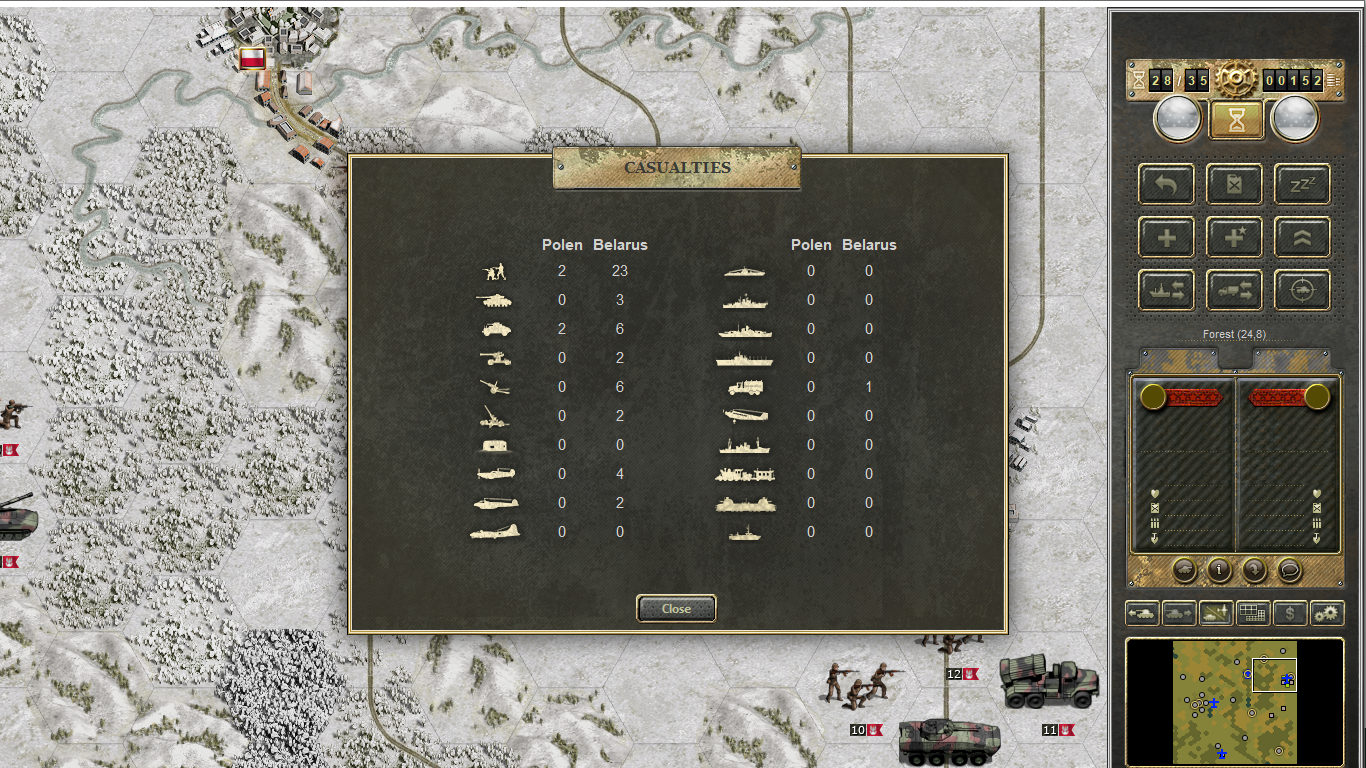End the turn with the hourglass button
Screen dimensions: 1366x768
click(x=1237, y=120)
